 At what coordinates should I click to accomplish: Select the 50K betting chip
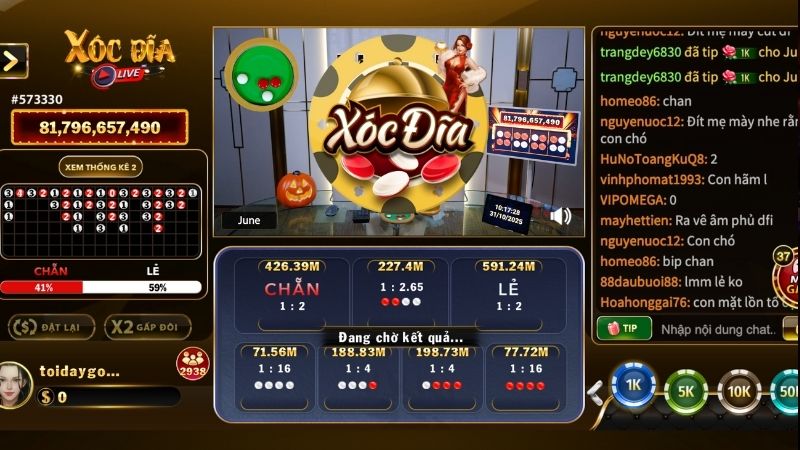[786, 390]
